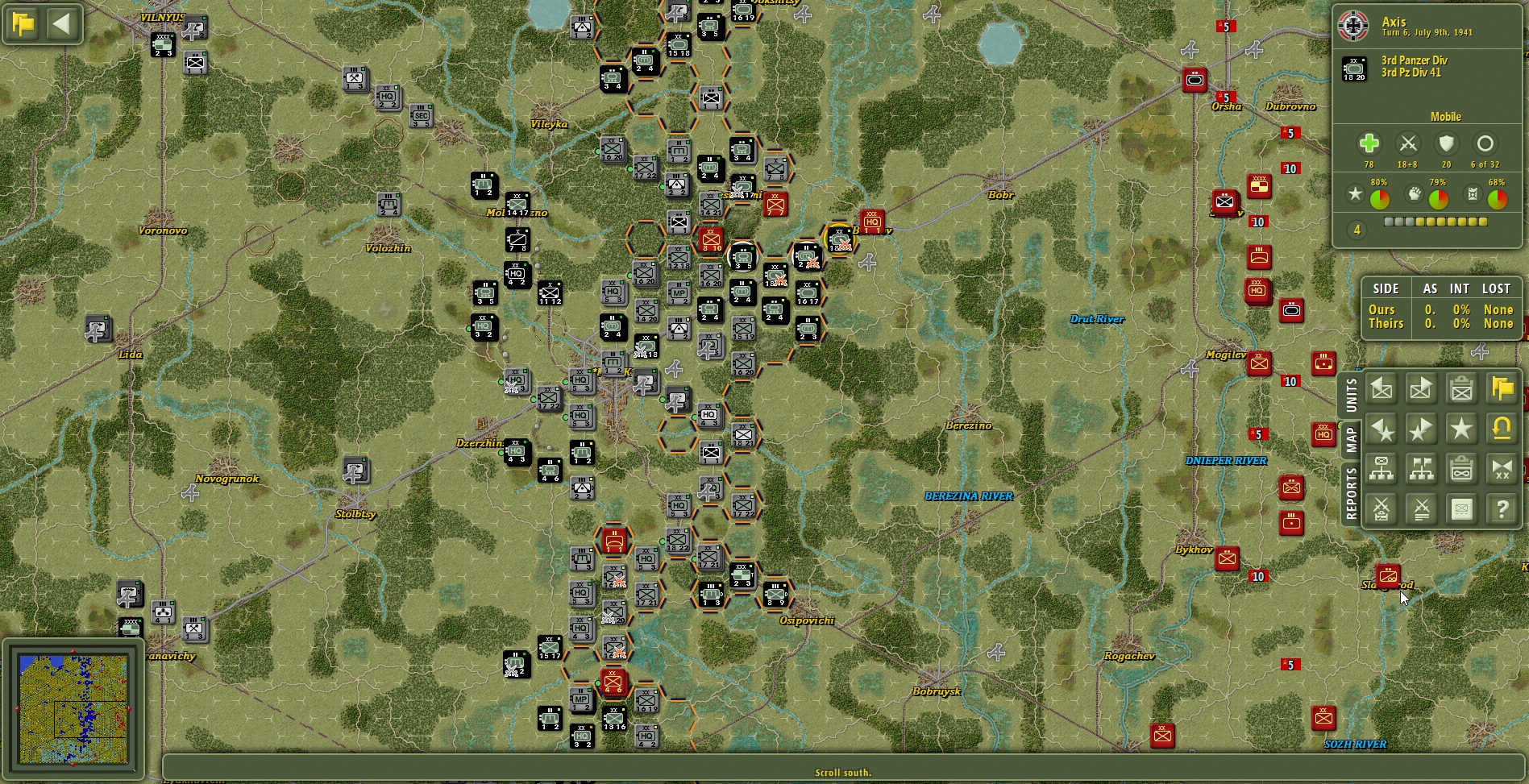Toggle the star formation highlight

1461,429
